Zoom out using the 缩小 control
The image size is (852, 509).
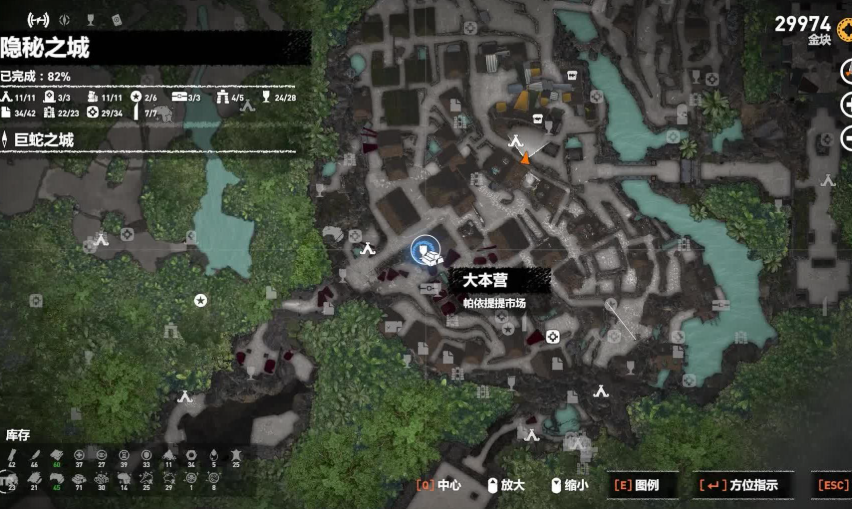click(569, 485)
